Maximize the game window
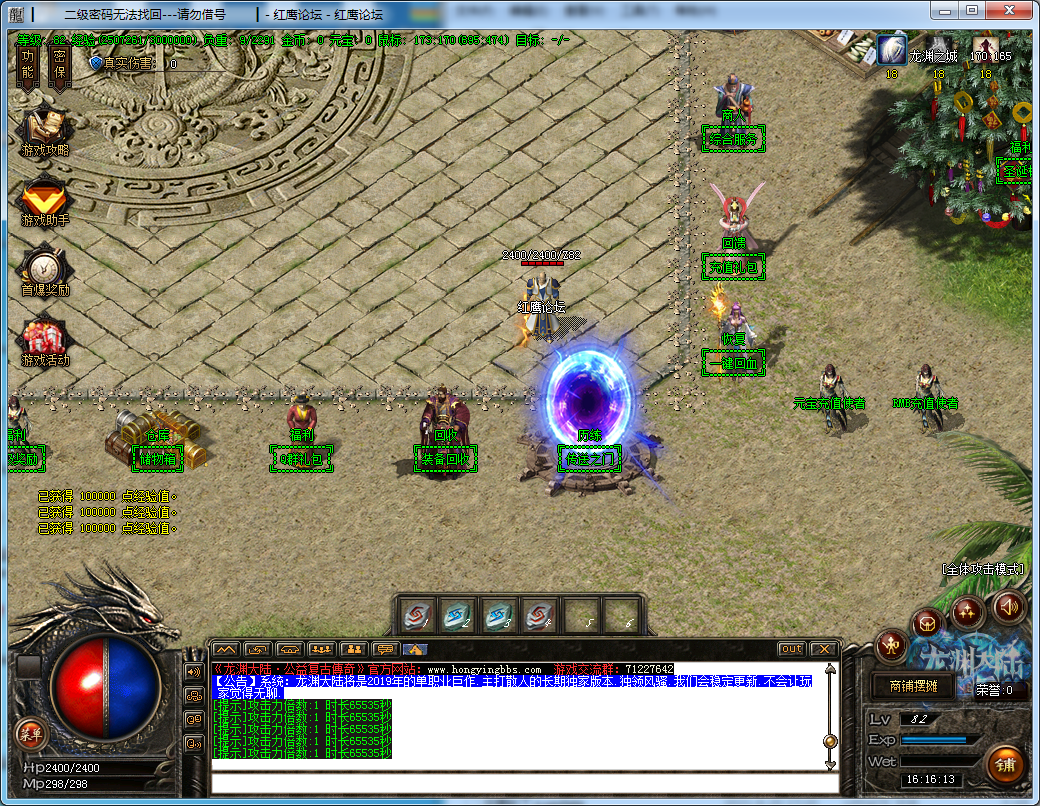This screenshot has height=806, width=1040. tap(972, 10)
